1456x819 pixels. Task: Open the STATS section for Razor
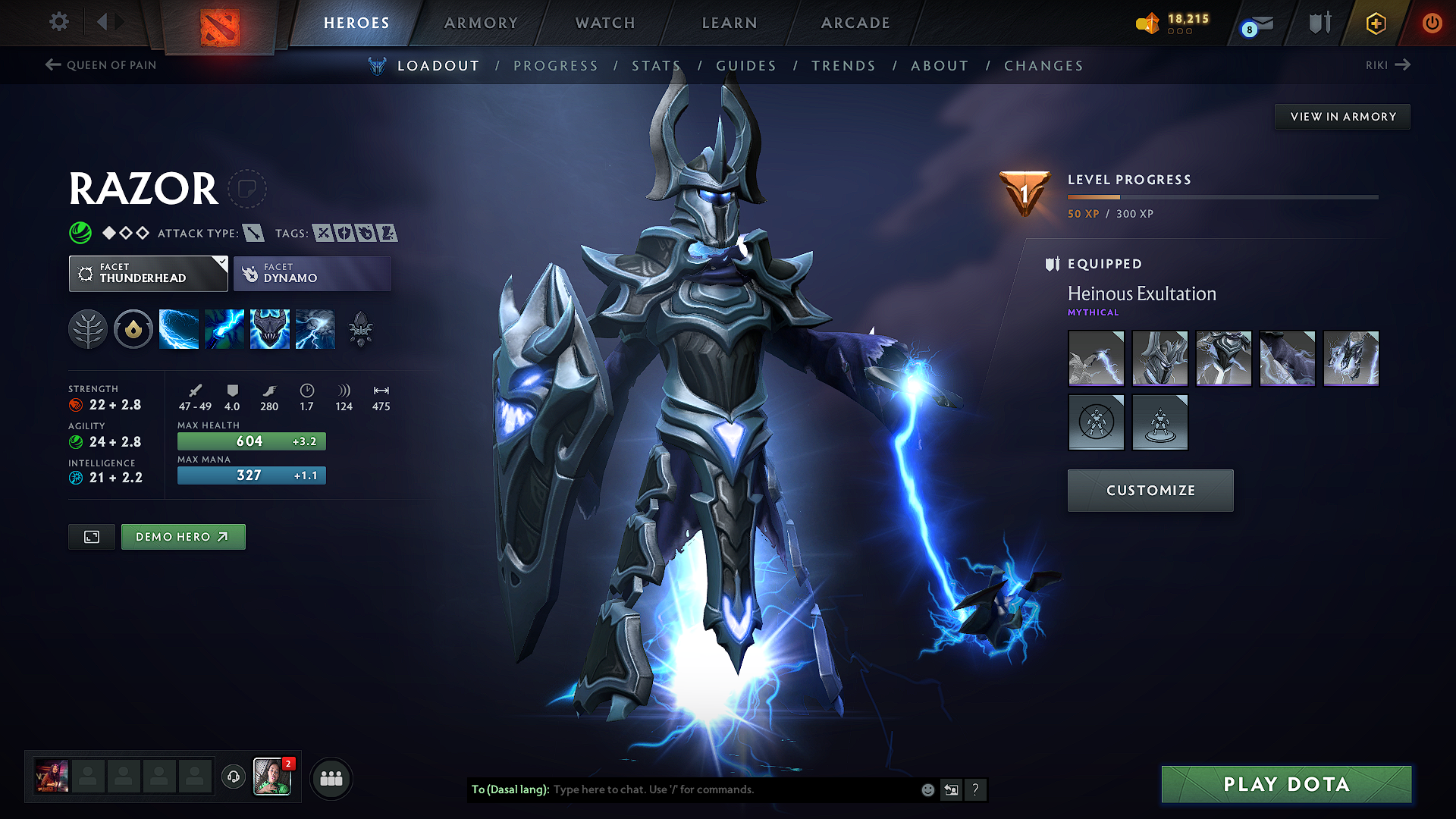pyautogui.click(x=657, y=65)
